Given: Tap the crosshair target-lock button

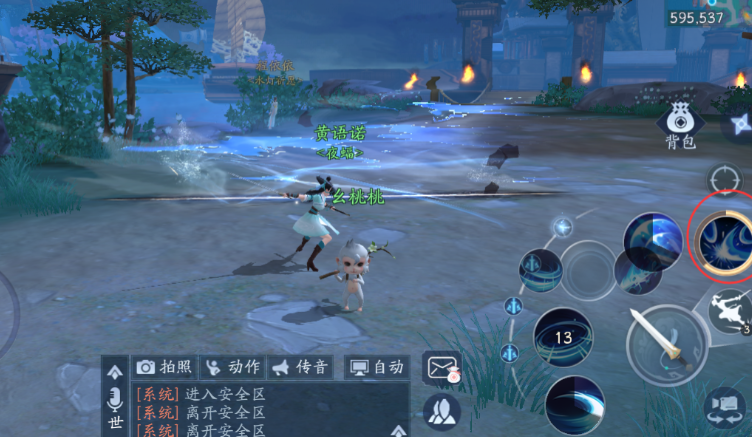Looking at the screenshot, I should 723,180.
